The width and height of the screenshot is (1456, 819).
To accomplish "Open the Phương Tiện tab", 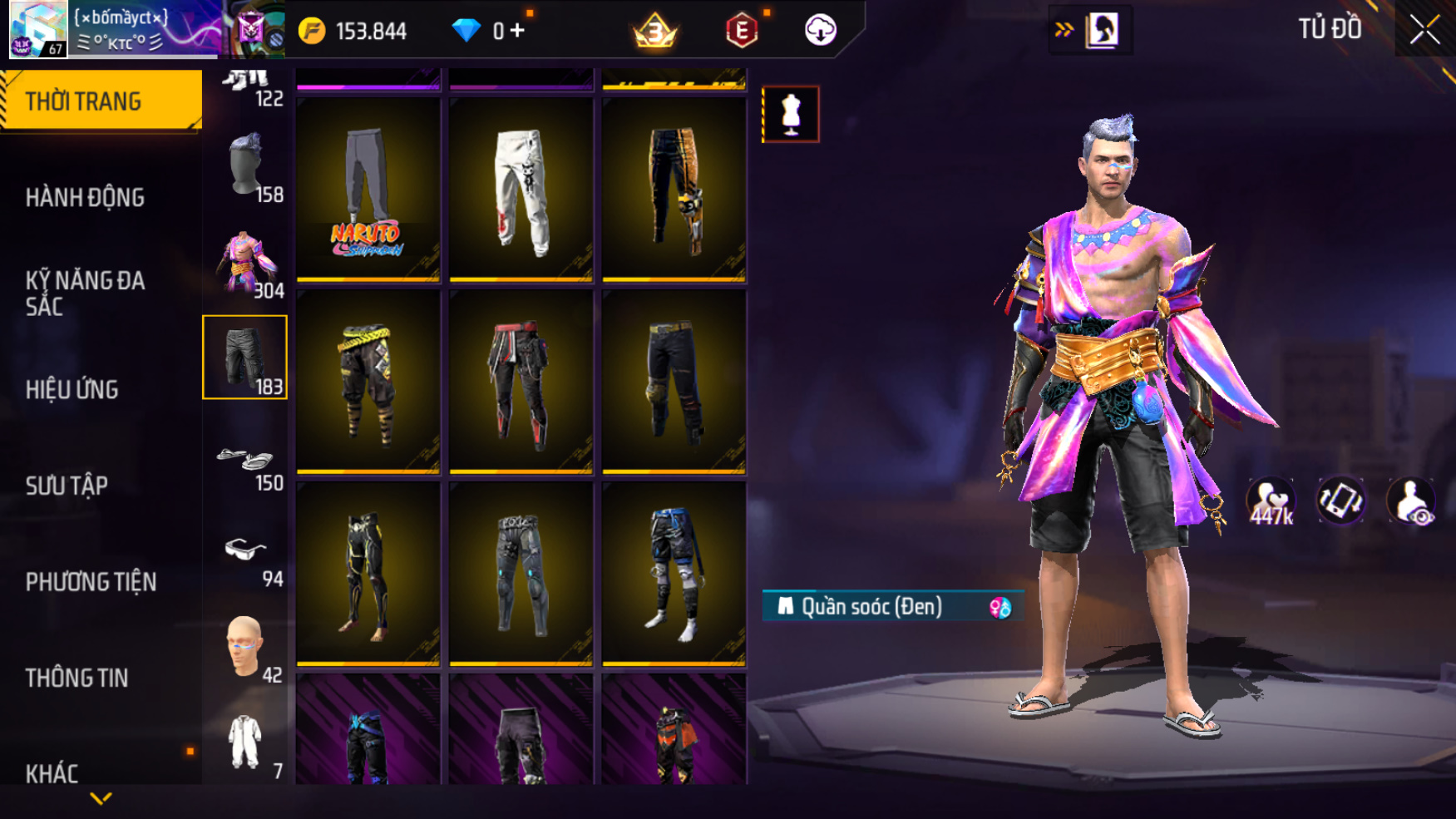I will coord(91,581).
